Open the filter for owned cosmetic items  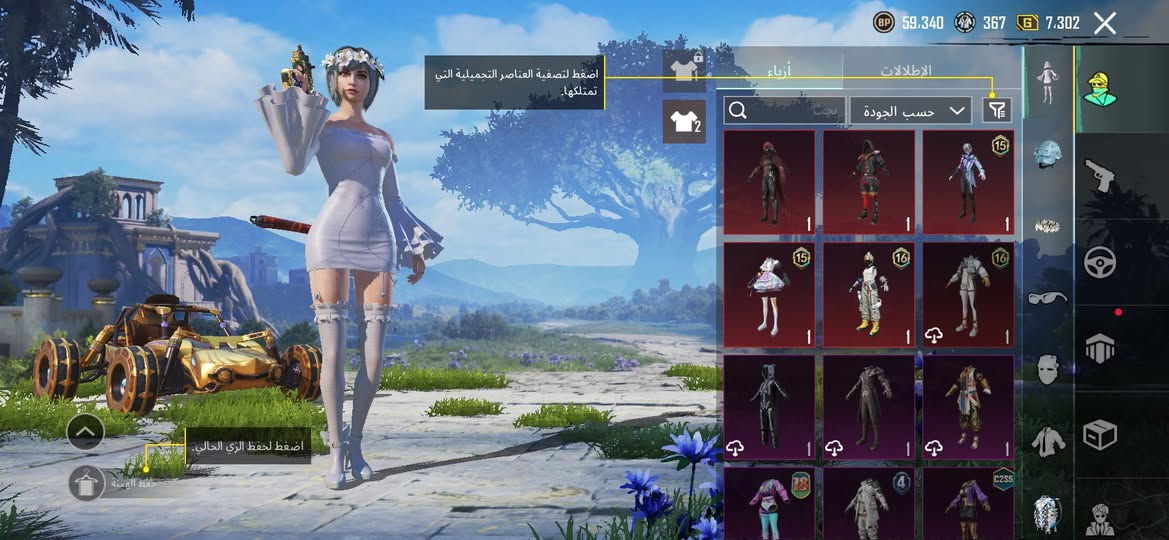coord(996,111)
